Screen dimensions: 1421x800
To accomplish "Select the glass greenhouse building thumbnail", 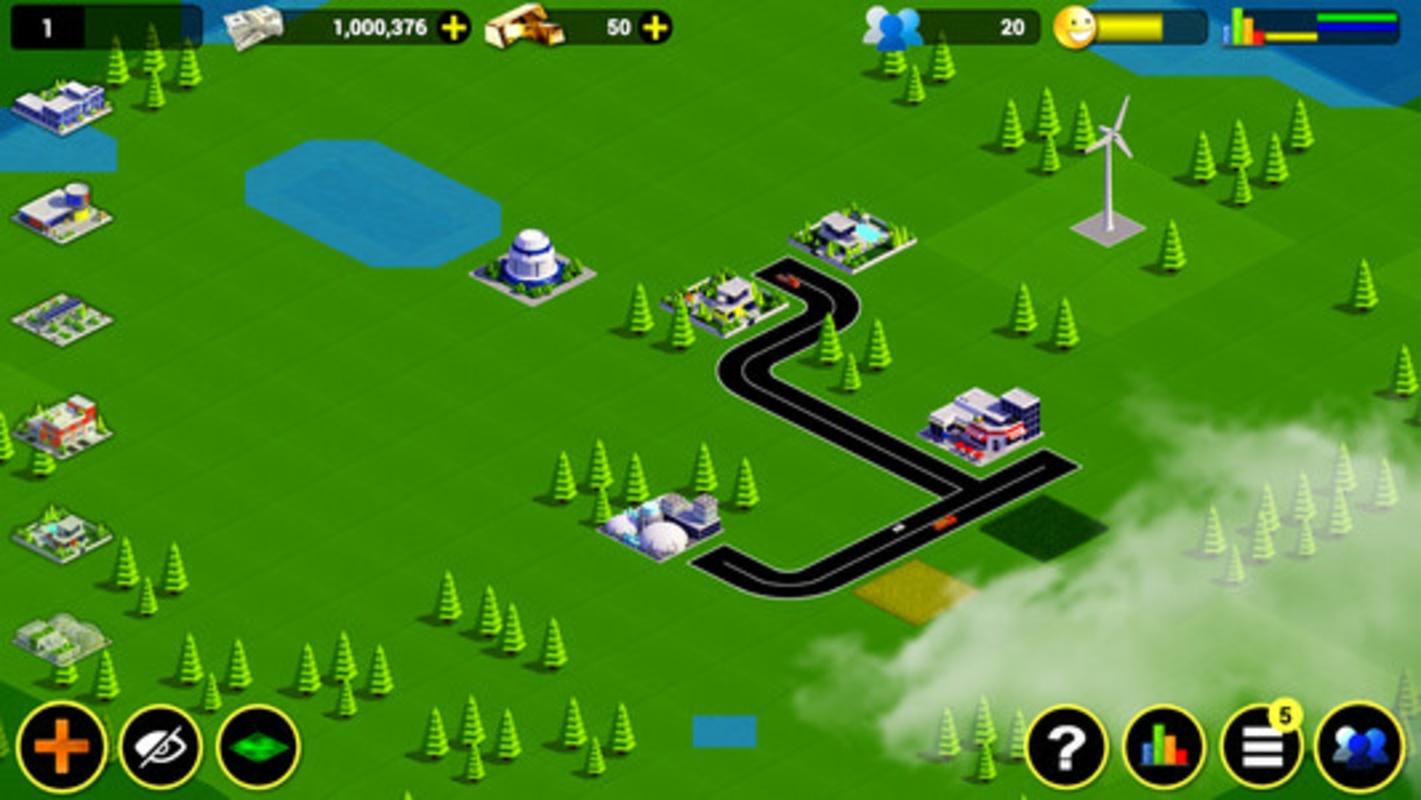I will tap(62, 638).
